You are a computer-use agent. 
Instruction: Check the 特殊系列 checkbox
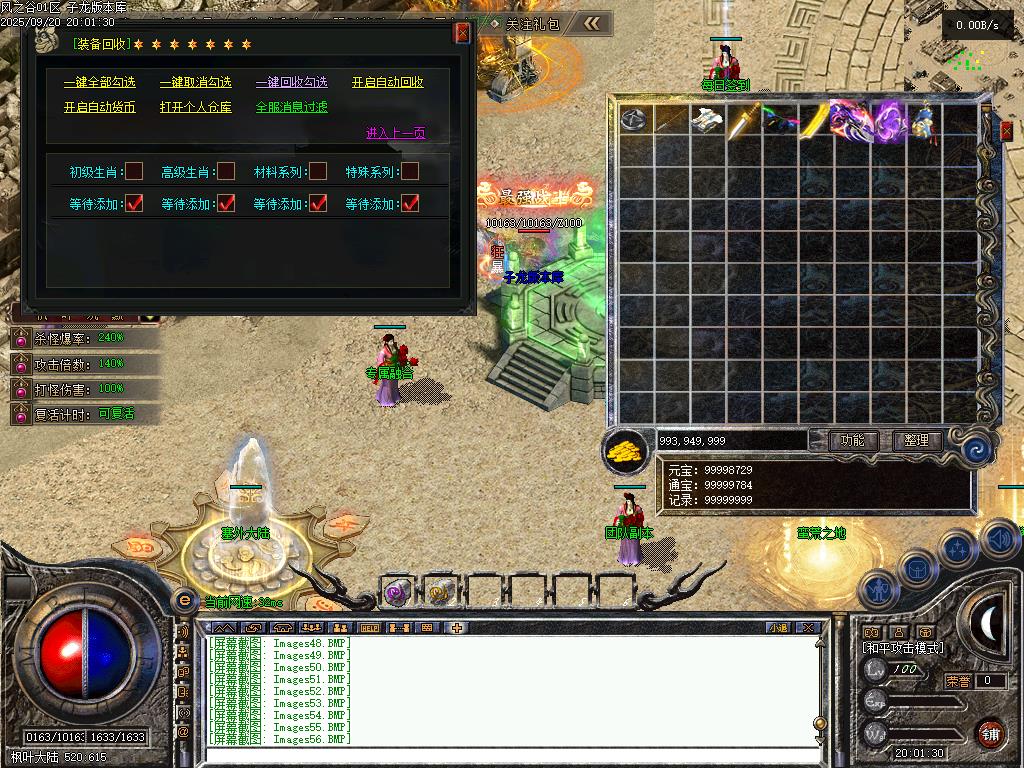pyautogui.click(x=410, y=172)
